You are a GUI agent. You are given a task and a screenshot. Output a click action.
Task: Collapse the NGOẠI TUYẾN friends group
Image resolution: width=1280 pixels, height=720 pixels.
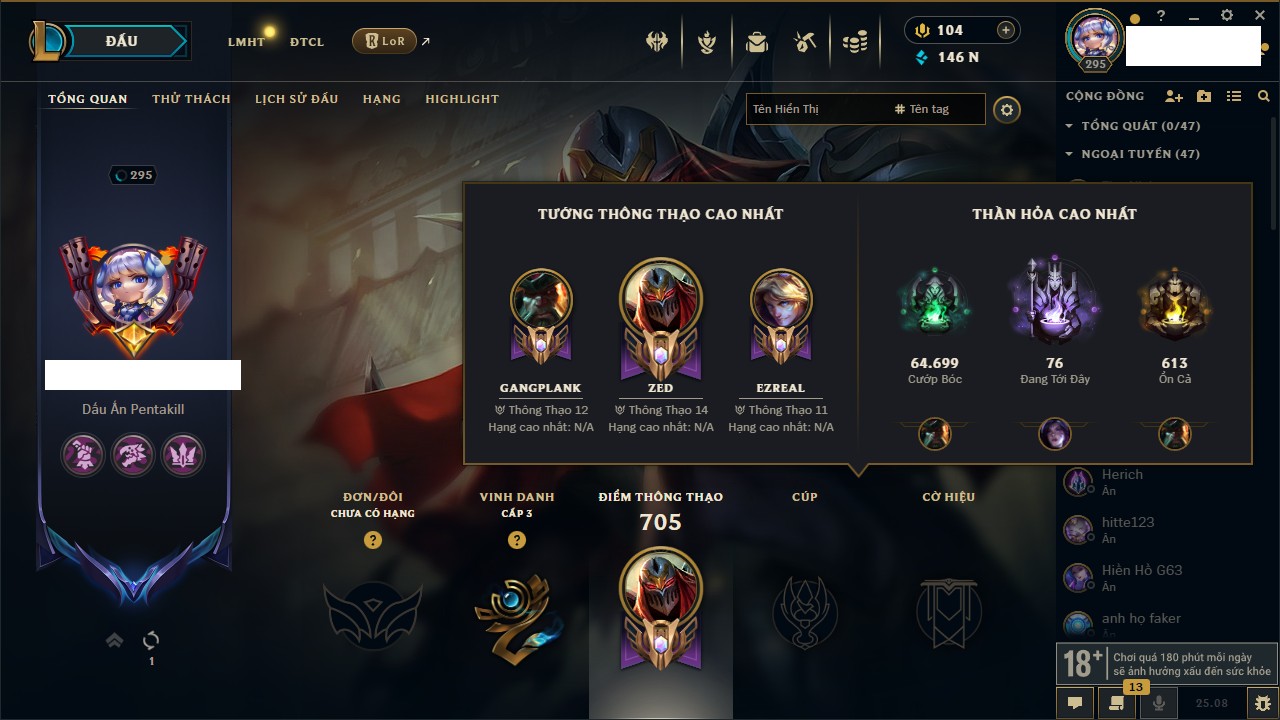point(1069,154)
